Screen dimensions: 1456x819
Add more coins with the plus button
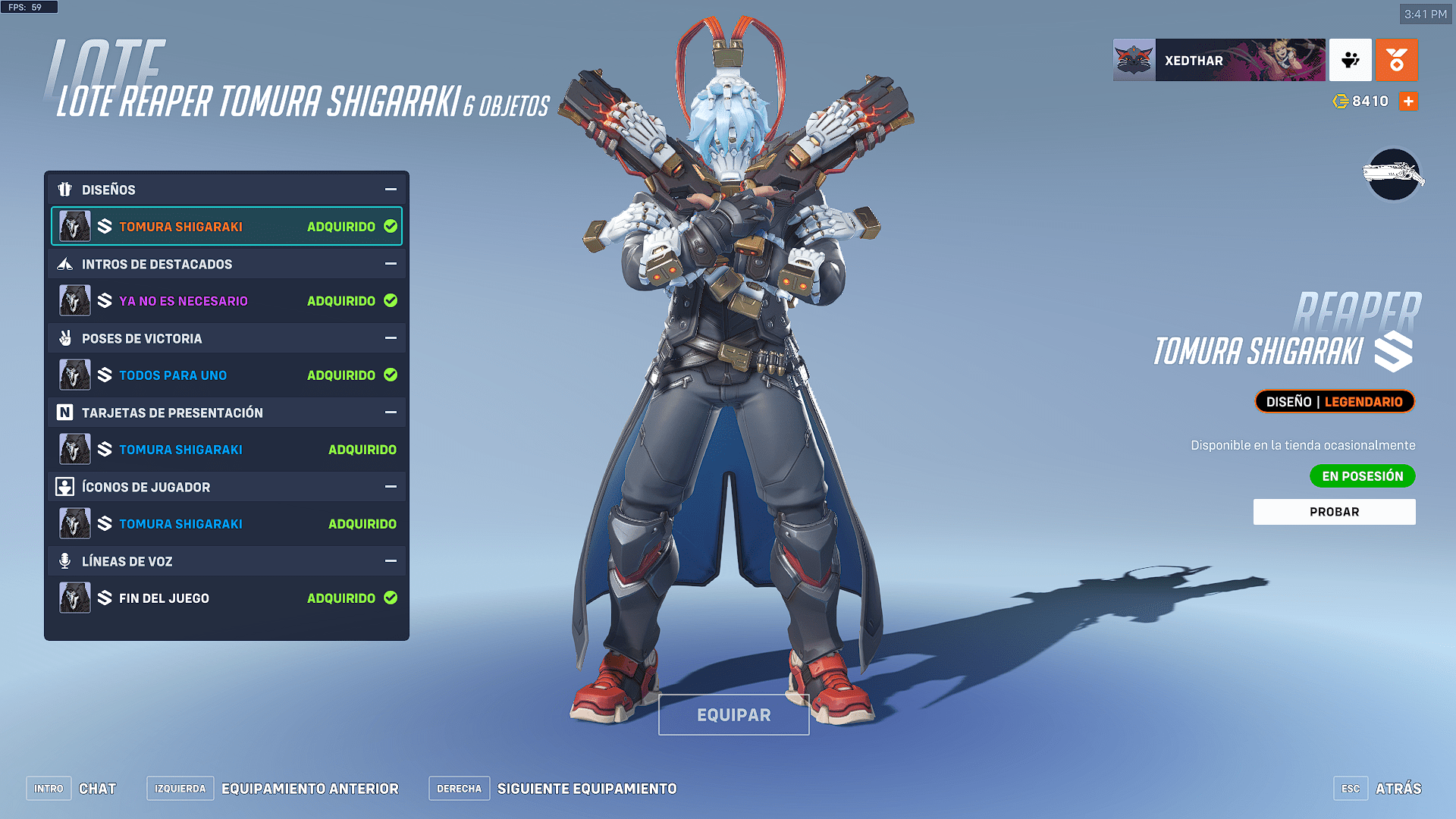1408,101
